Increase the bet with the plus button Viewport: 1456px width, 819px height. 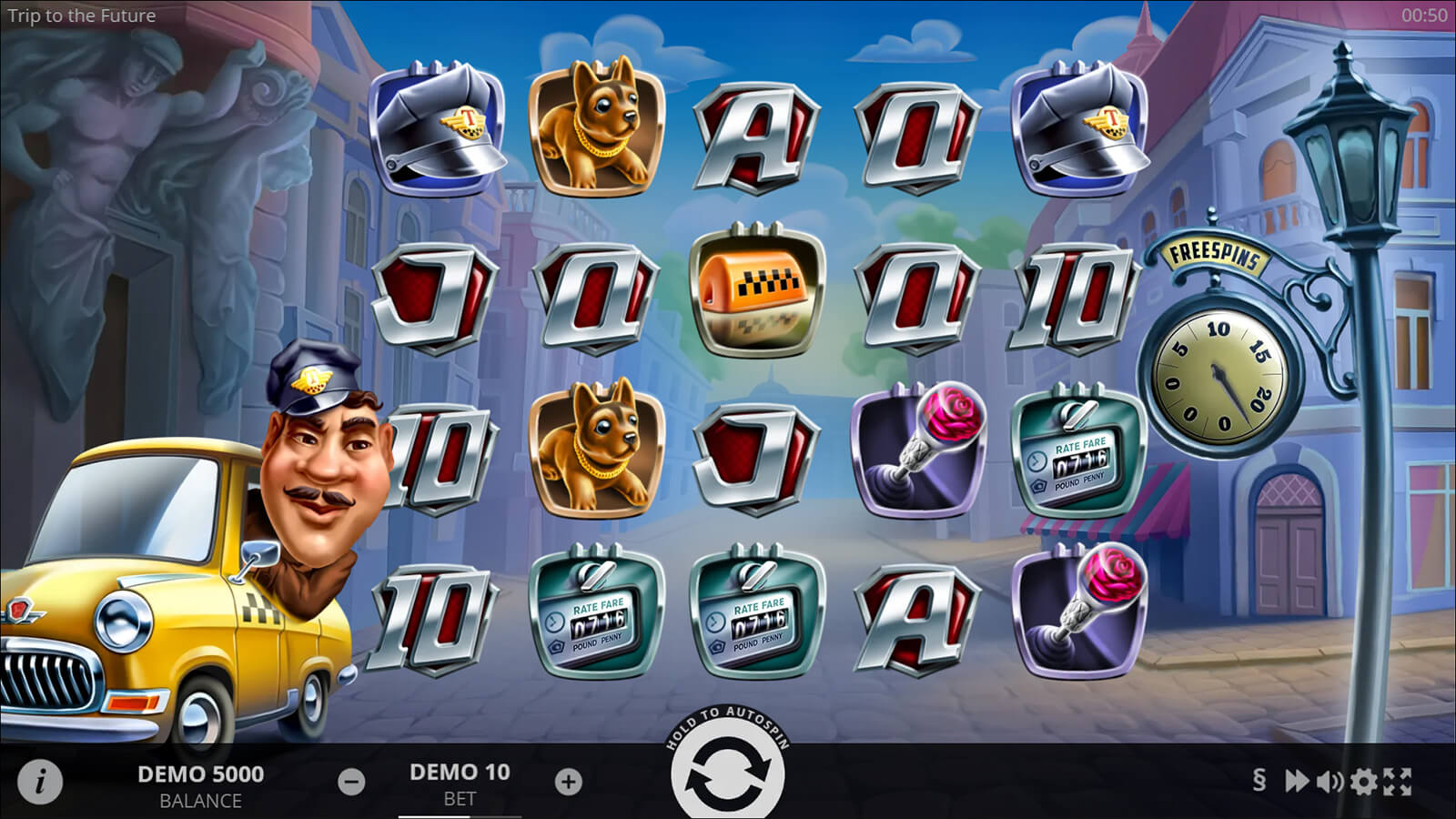pyautogui.click(x=568, y=782)
